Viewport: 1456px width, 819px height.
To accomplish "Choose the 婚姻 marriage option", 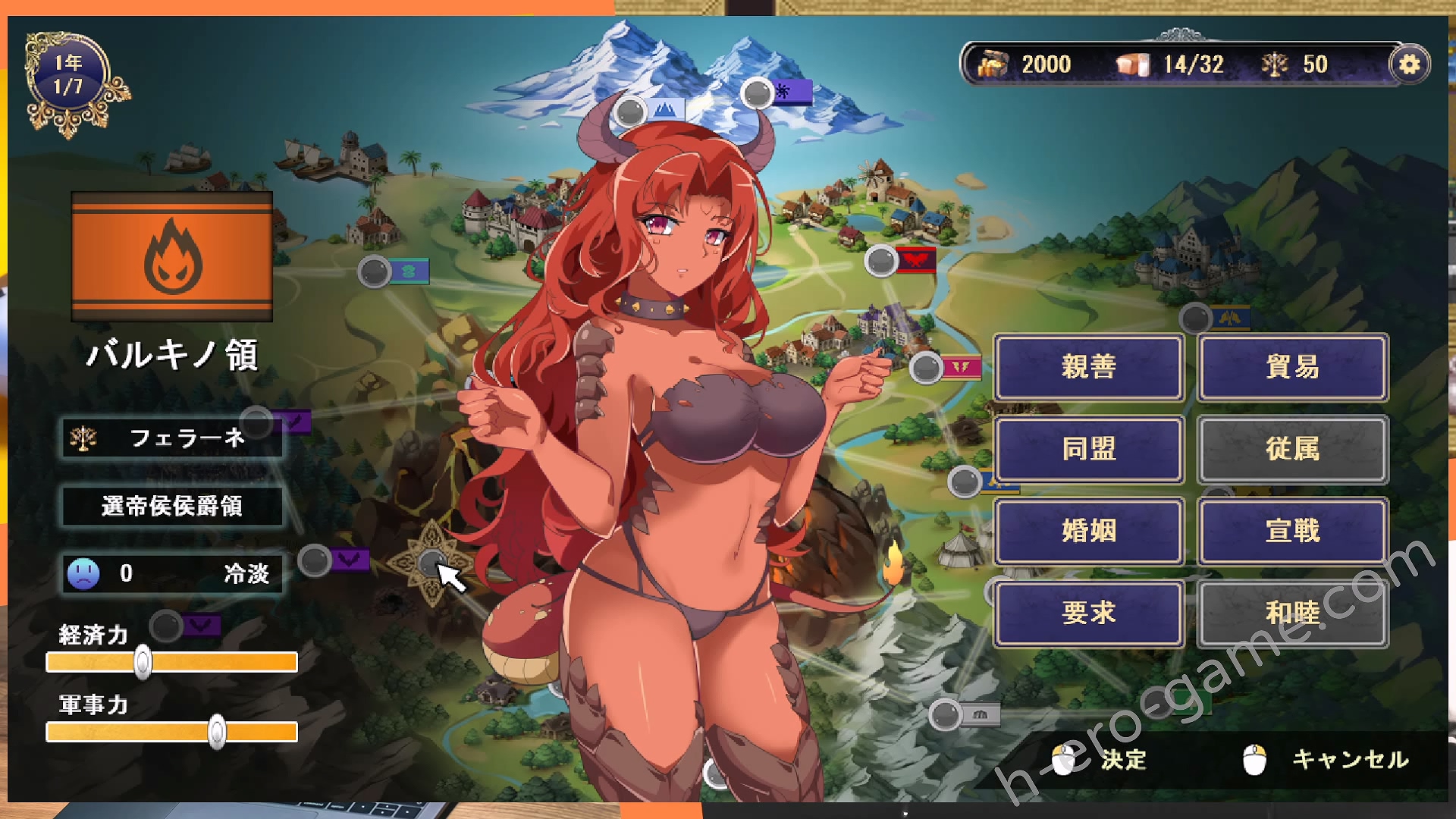I will tap(1088, 531).
